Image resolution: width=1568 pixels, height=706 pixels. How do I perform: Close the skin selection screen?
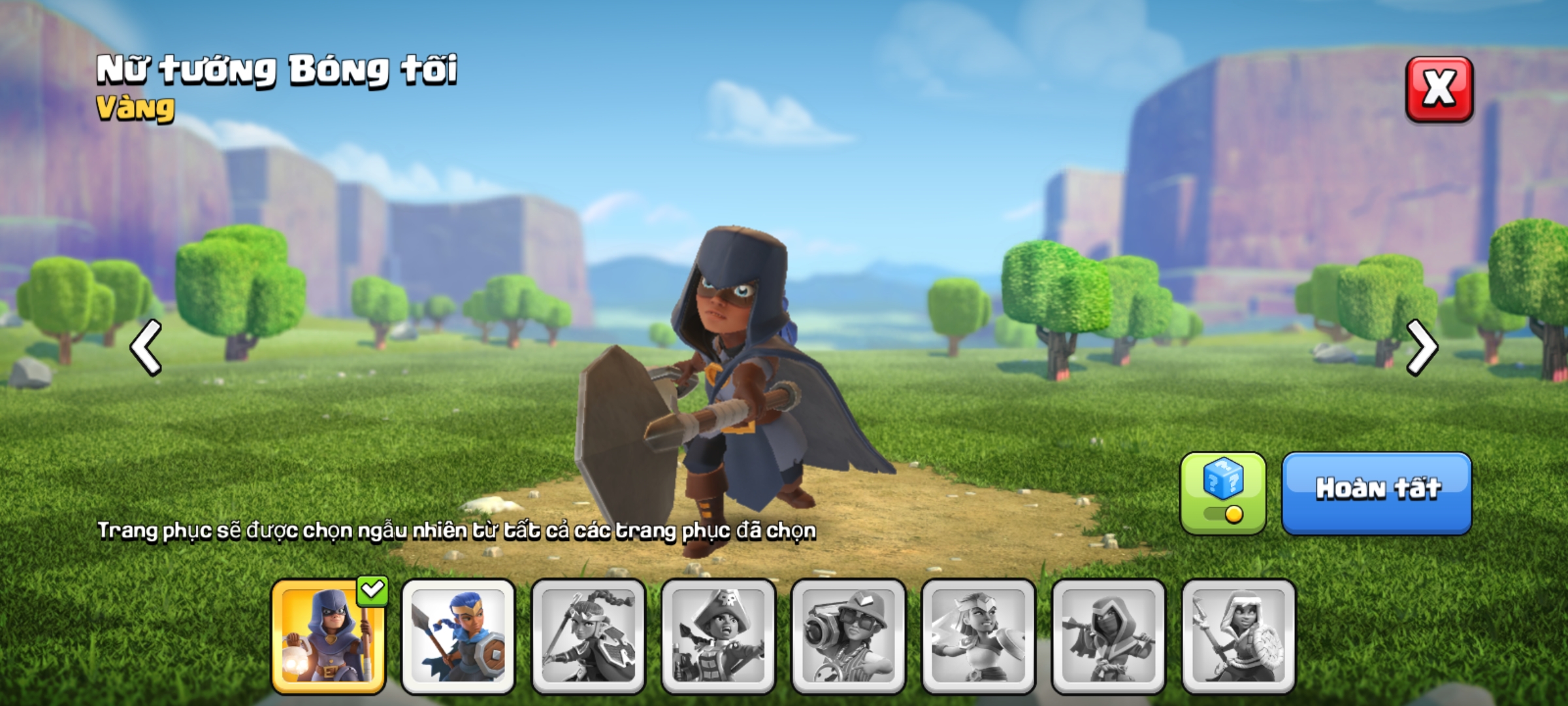coord(1439,90)
